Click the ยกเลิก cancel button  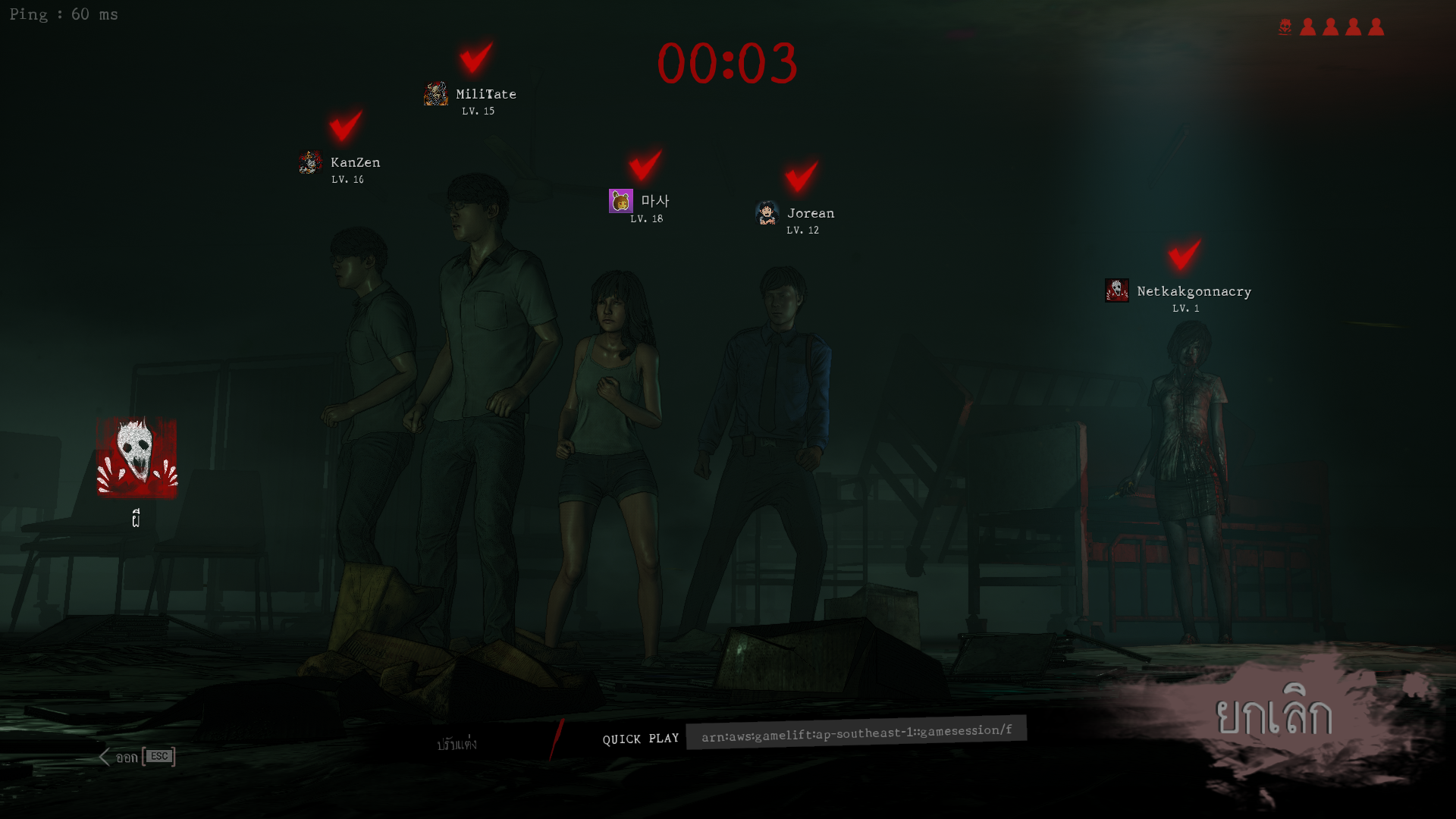point(1273,717)
